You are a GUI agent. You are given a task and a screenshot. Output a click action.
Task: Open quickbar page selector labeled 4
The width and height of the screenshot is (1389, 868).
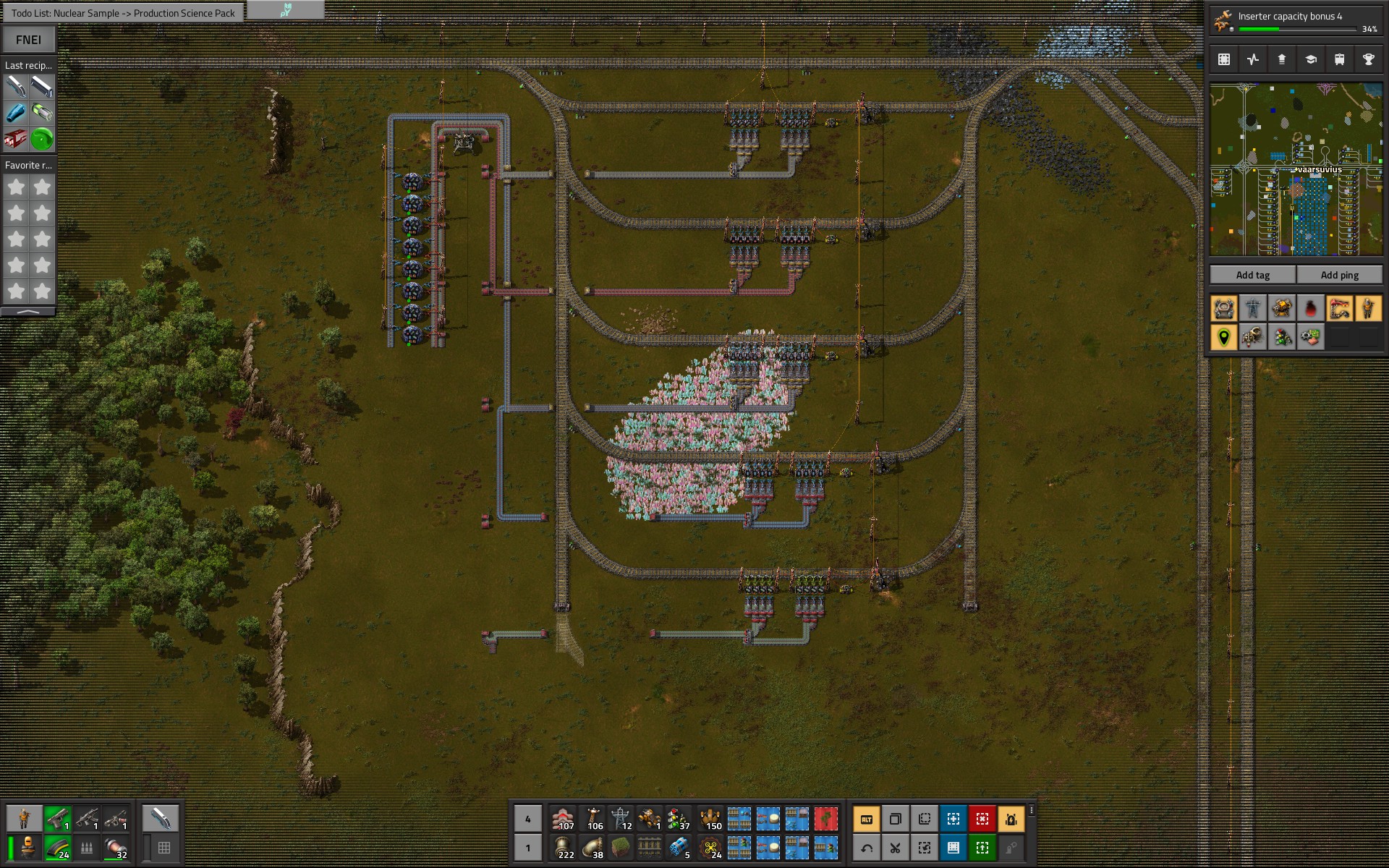(x=529, y=818)
